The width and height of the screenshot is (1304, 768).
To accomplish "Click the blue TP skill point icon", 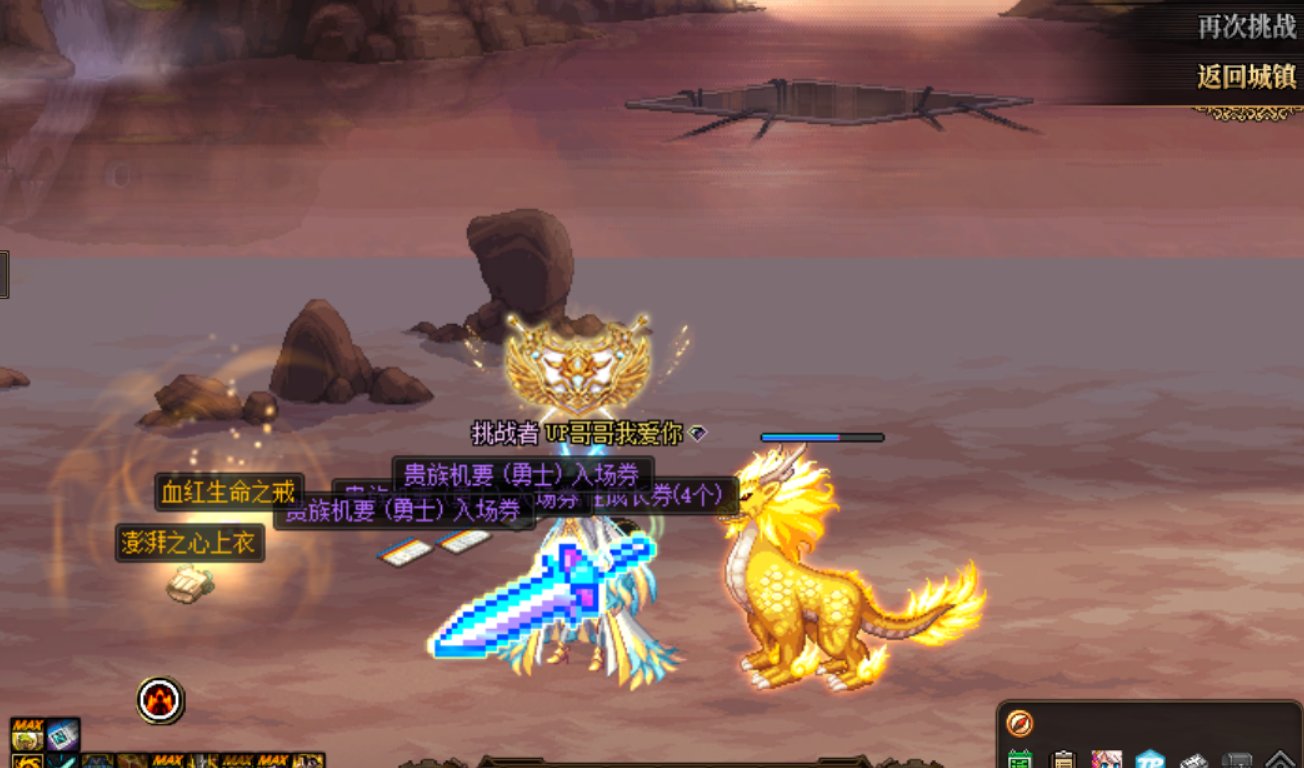I will coord(1150,760).
